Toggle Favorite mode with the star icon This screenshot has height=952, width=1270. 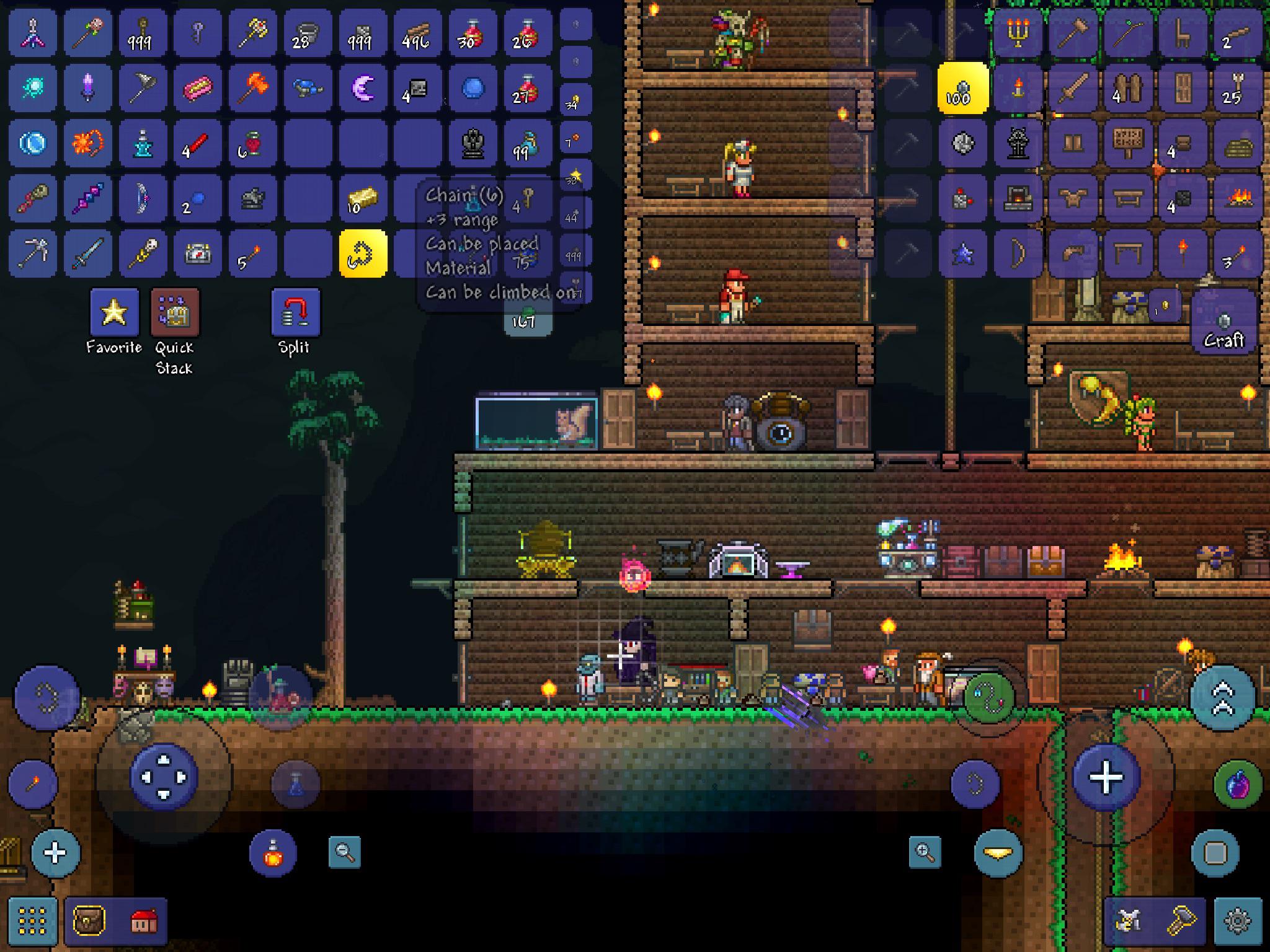click(x=115, y=313)
